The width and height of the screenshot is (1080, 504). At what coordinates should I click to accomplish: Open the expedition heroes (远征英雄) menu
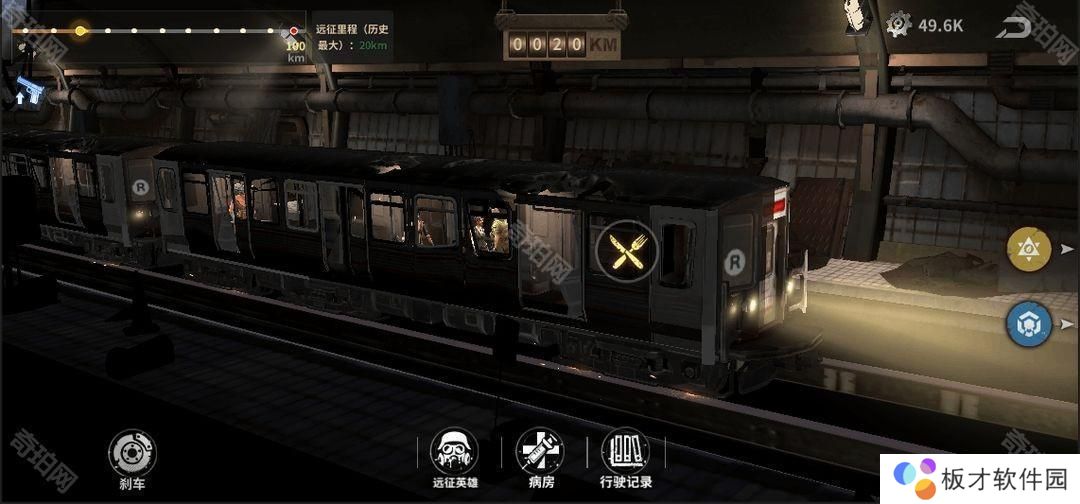click(454, 455)
